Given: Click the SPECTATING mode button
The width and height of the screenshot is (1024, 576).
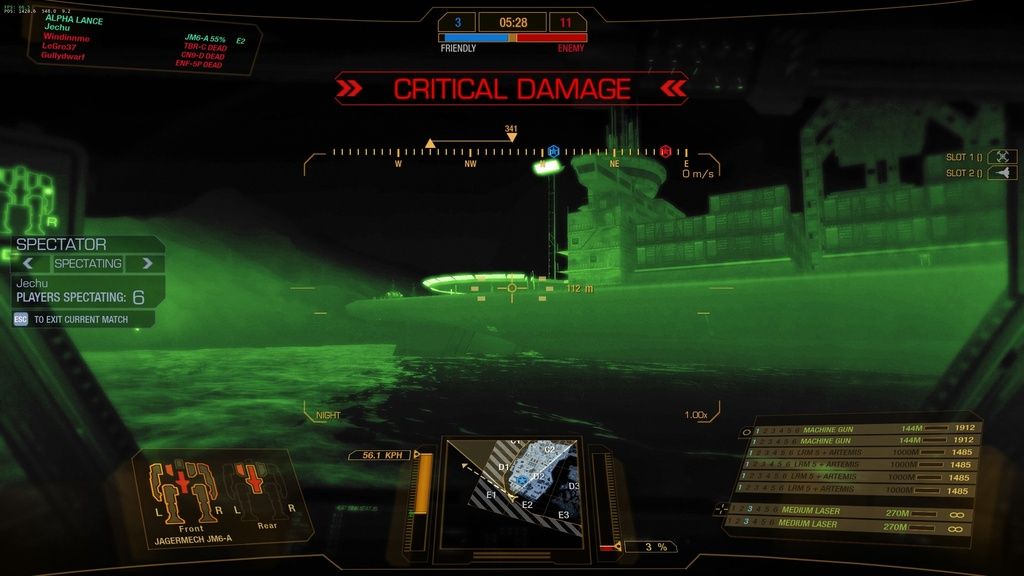Looking at the screenshot, I should (x=88, y=264).
